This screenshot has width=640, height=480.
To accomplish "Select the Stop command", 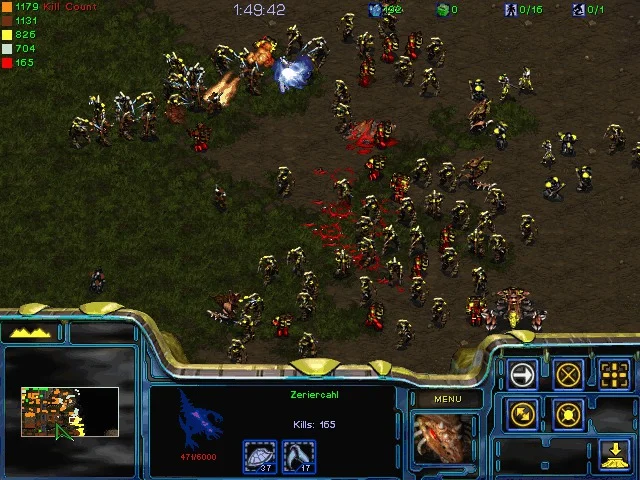I will pos(568,374).
